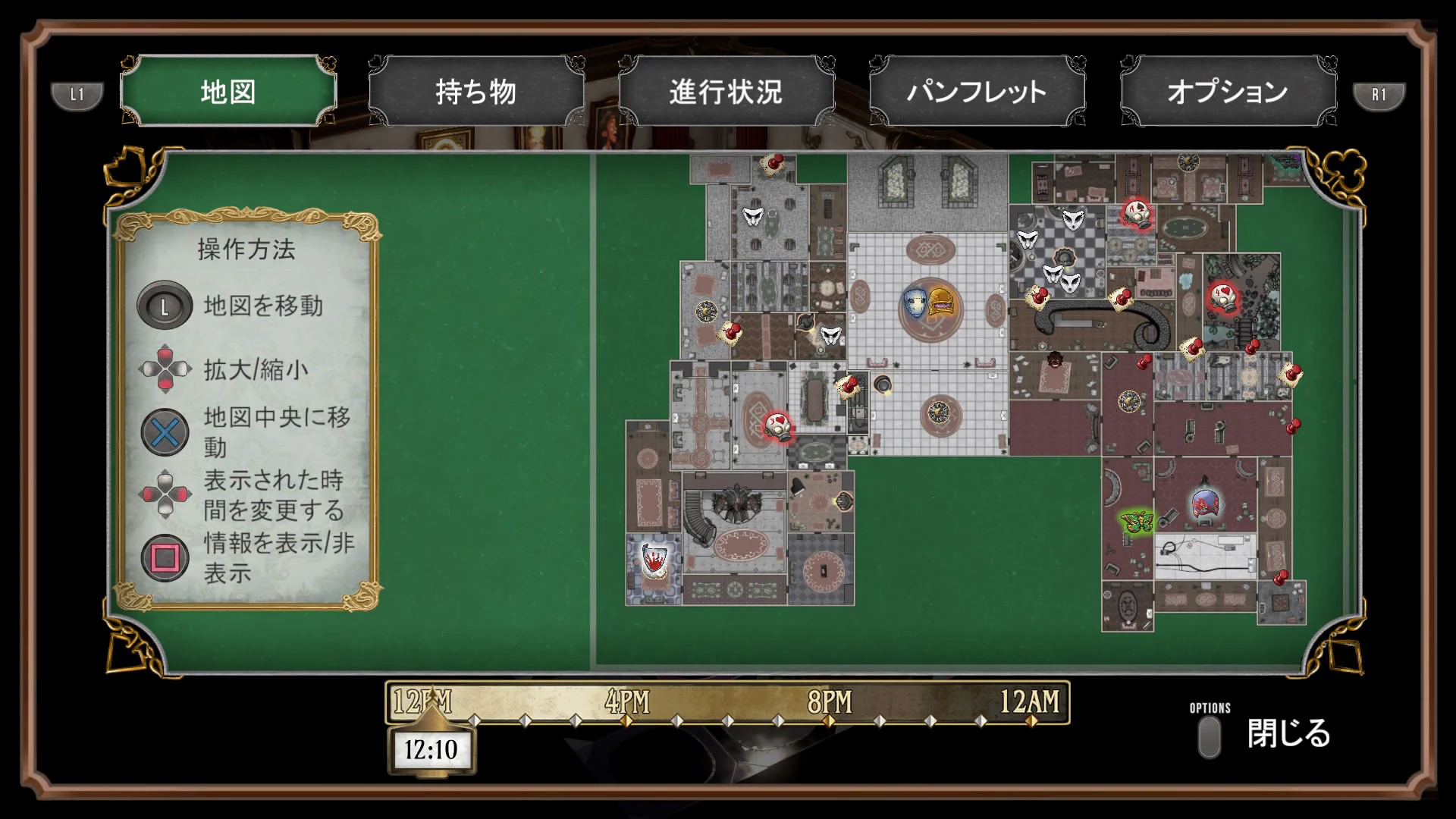Screen dimensions: 1456x819
Task: Click the white mask icon on checkered floor
Action: pyautogui.click(x=1072, y=221)
